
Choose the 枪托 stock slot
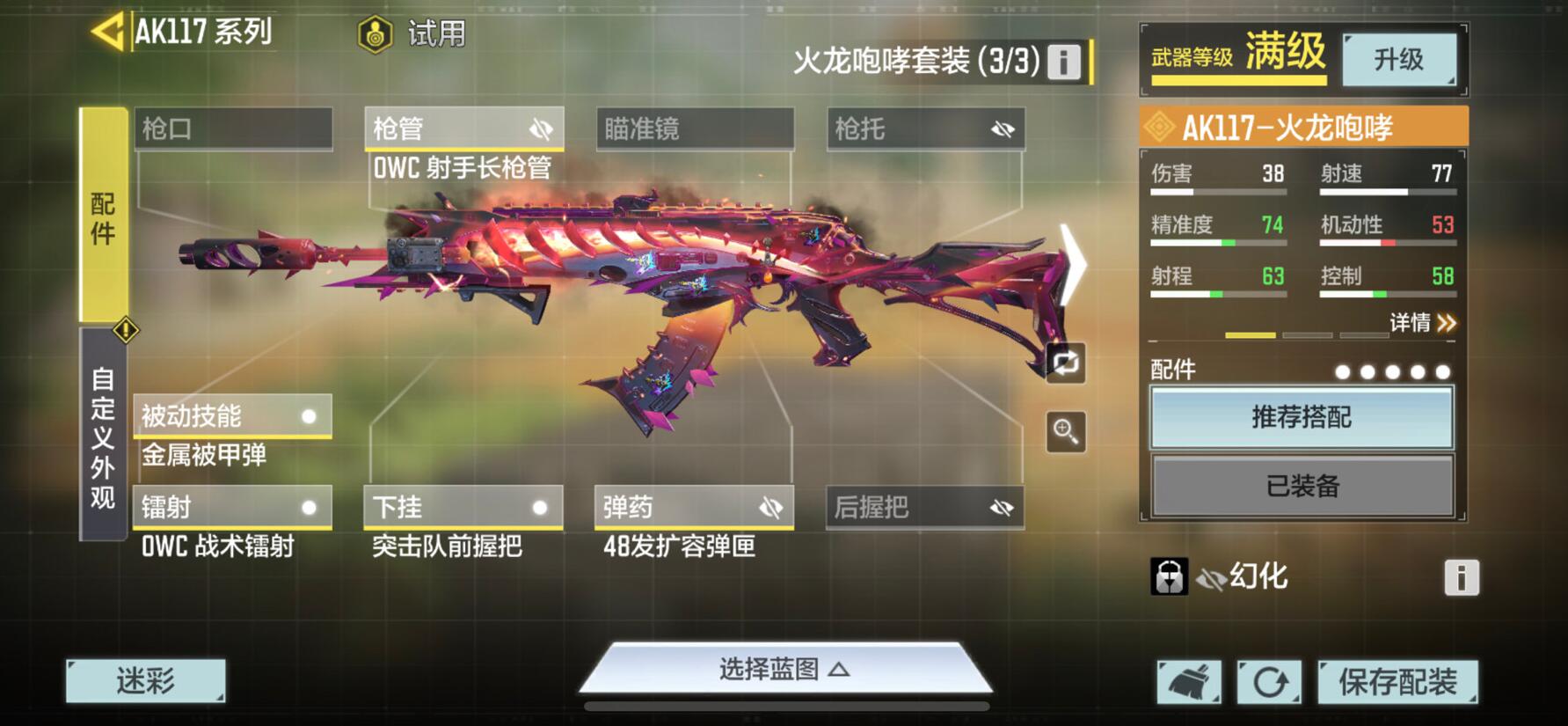925,129
